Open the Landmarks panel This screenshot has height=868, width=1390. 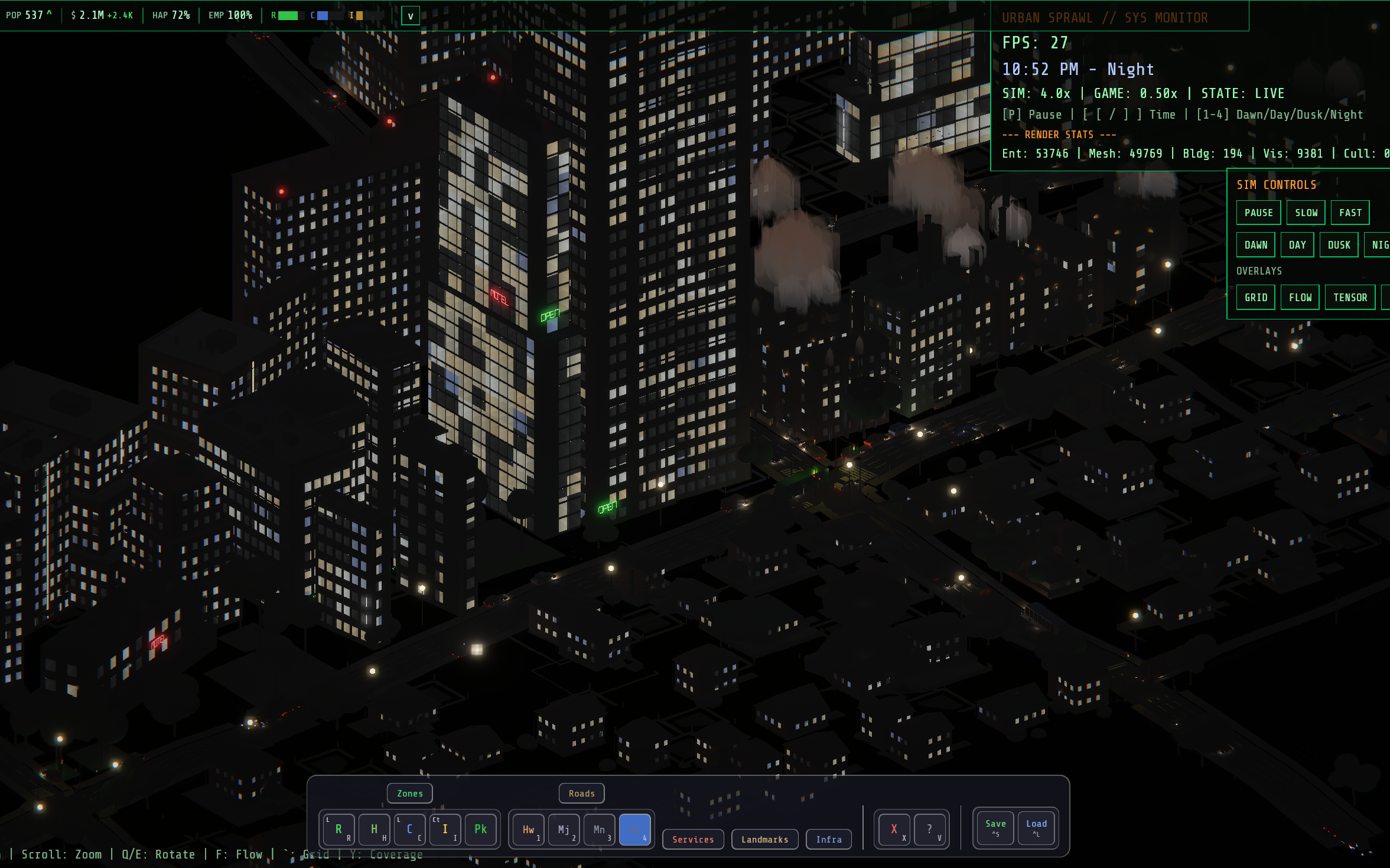764,839
